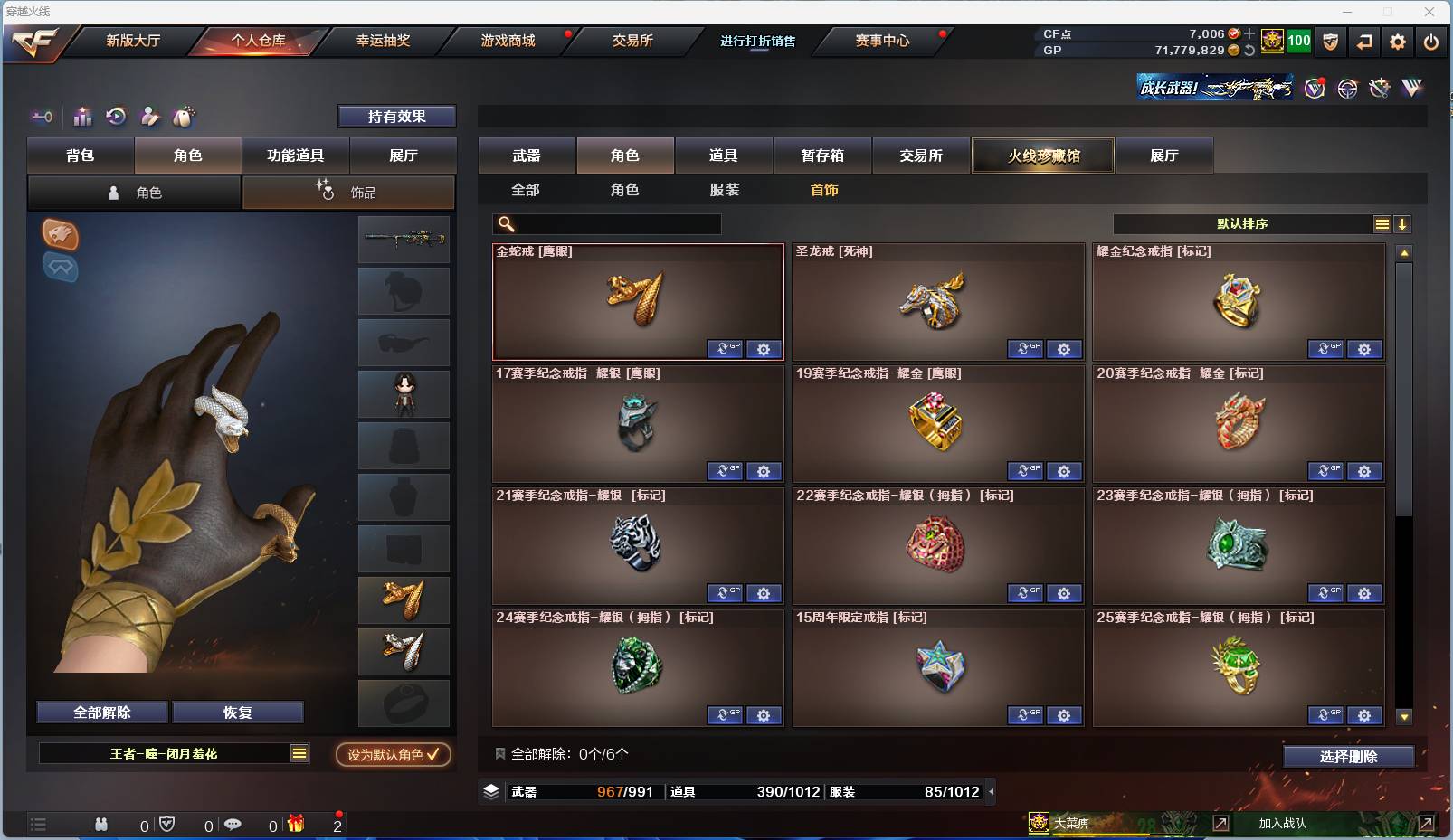The height and width of the screenshot is (840, 1453).
Task: Switch to the 交易所 tab
Action: tap(921, 155)
